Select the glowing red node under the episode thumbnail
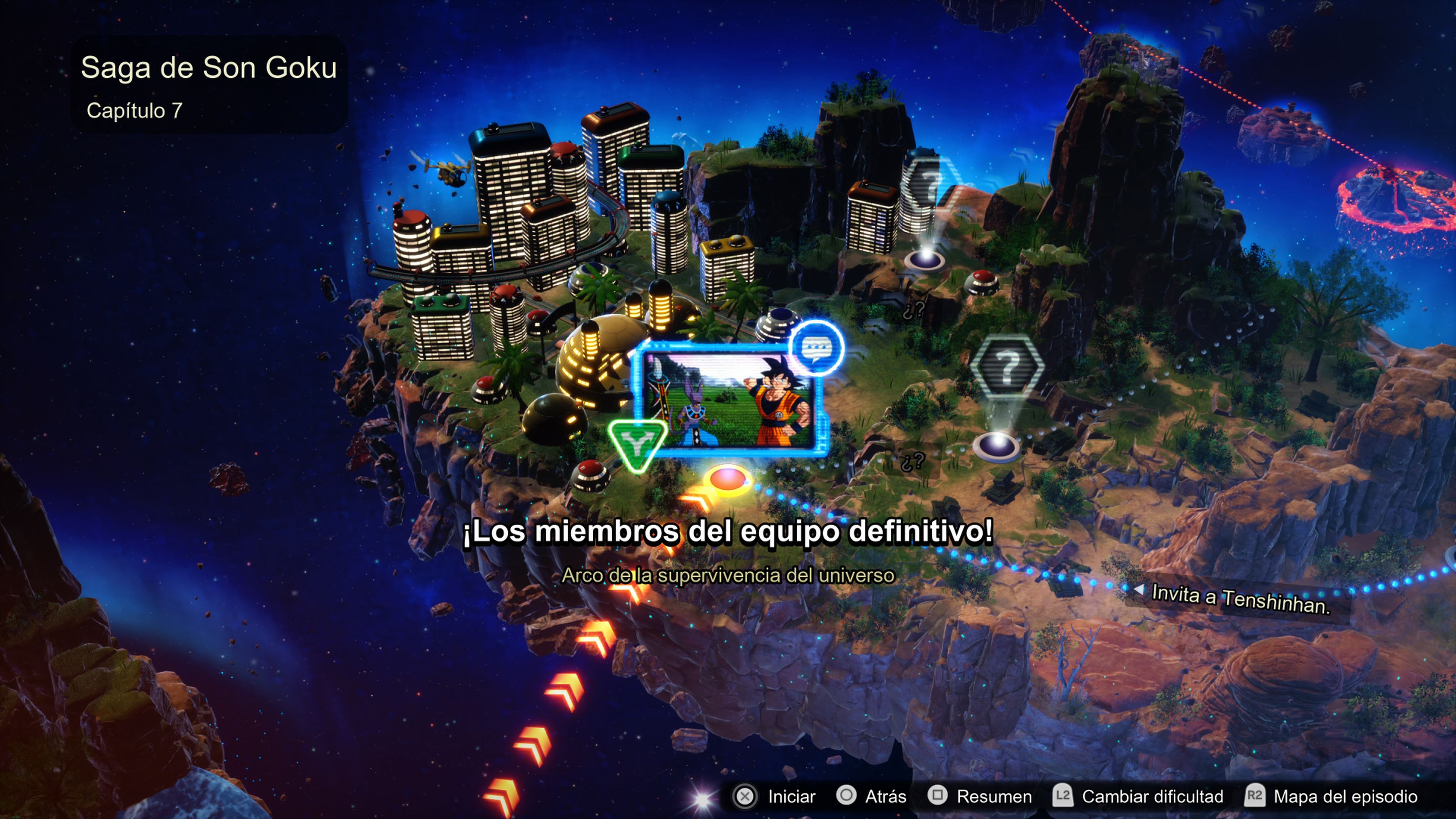 [x=728, y=479]
